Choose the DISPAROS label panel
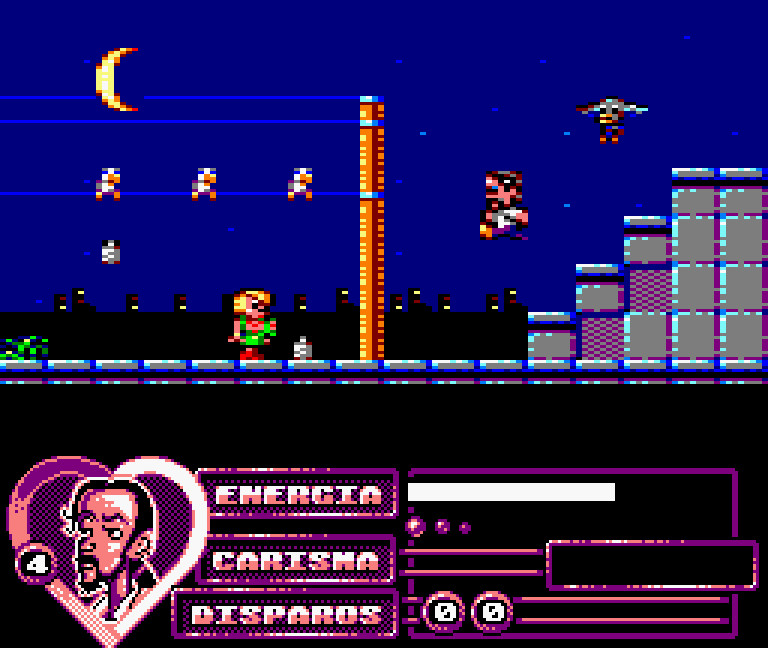Viewport: 768px width, 648px height. coord(286,614)
